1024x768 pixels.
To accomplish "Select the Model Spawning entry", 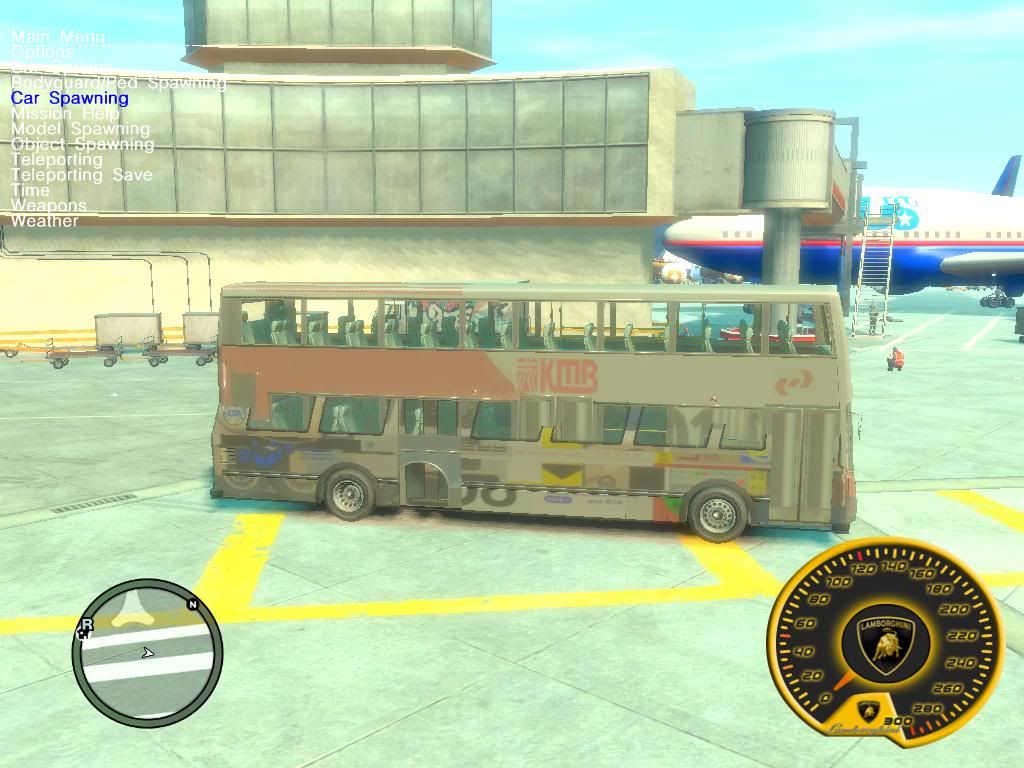I will 80,129.
